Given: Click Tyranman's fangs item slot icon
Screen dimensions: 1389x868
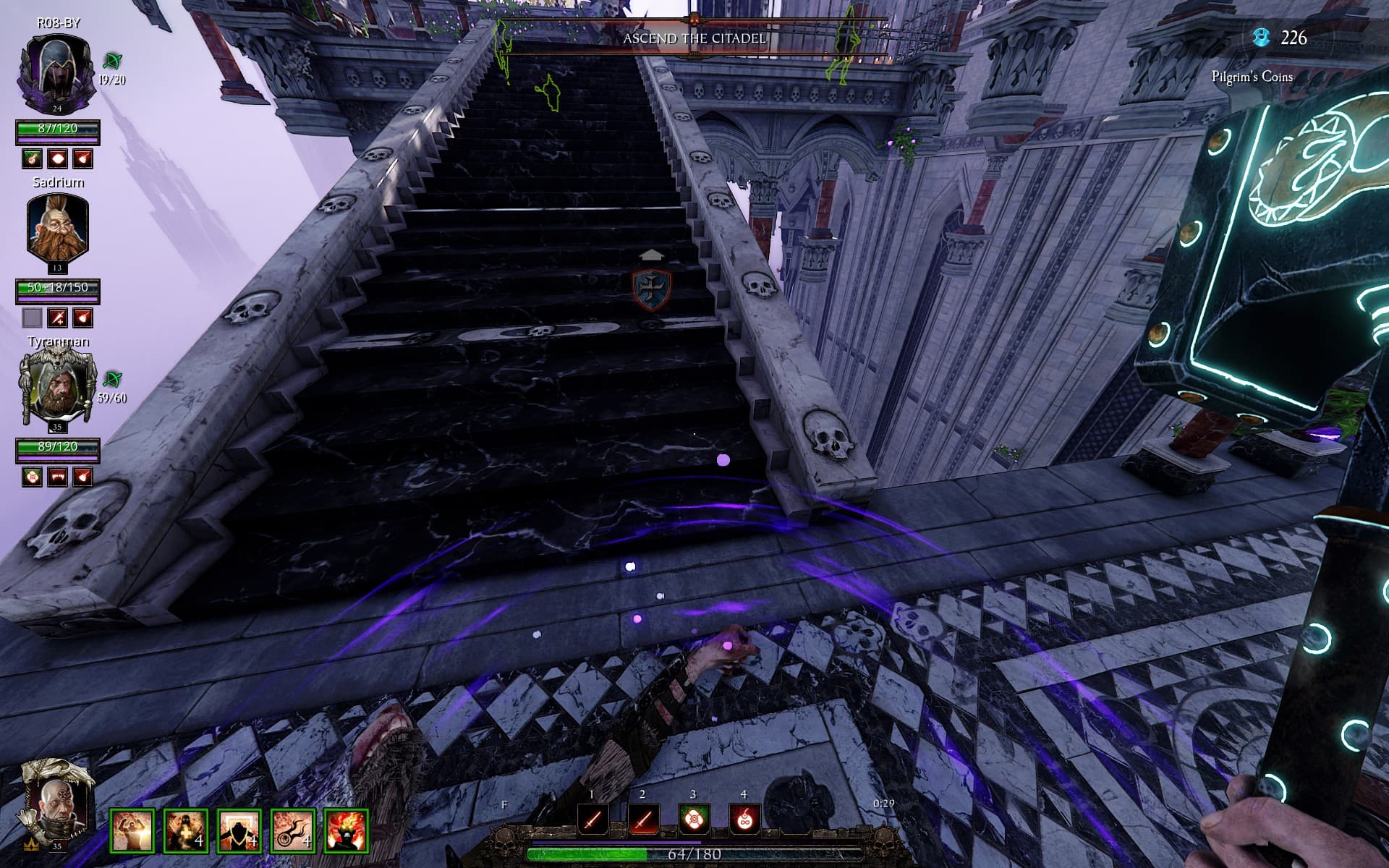Looking at the screenshot, I should 57,477.
